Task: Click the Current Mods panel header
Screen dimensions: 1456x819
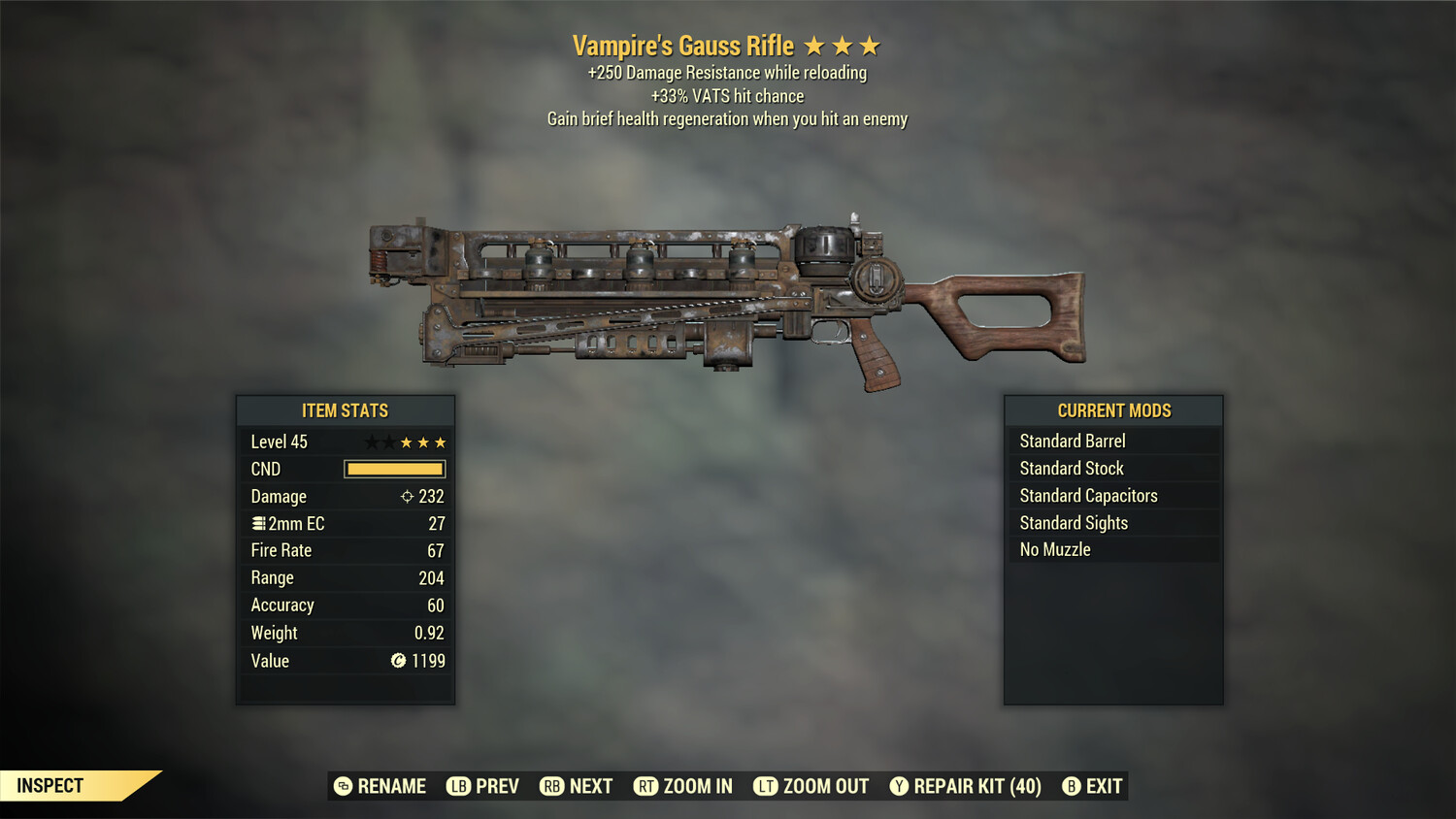Action: [1113, 410]
